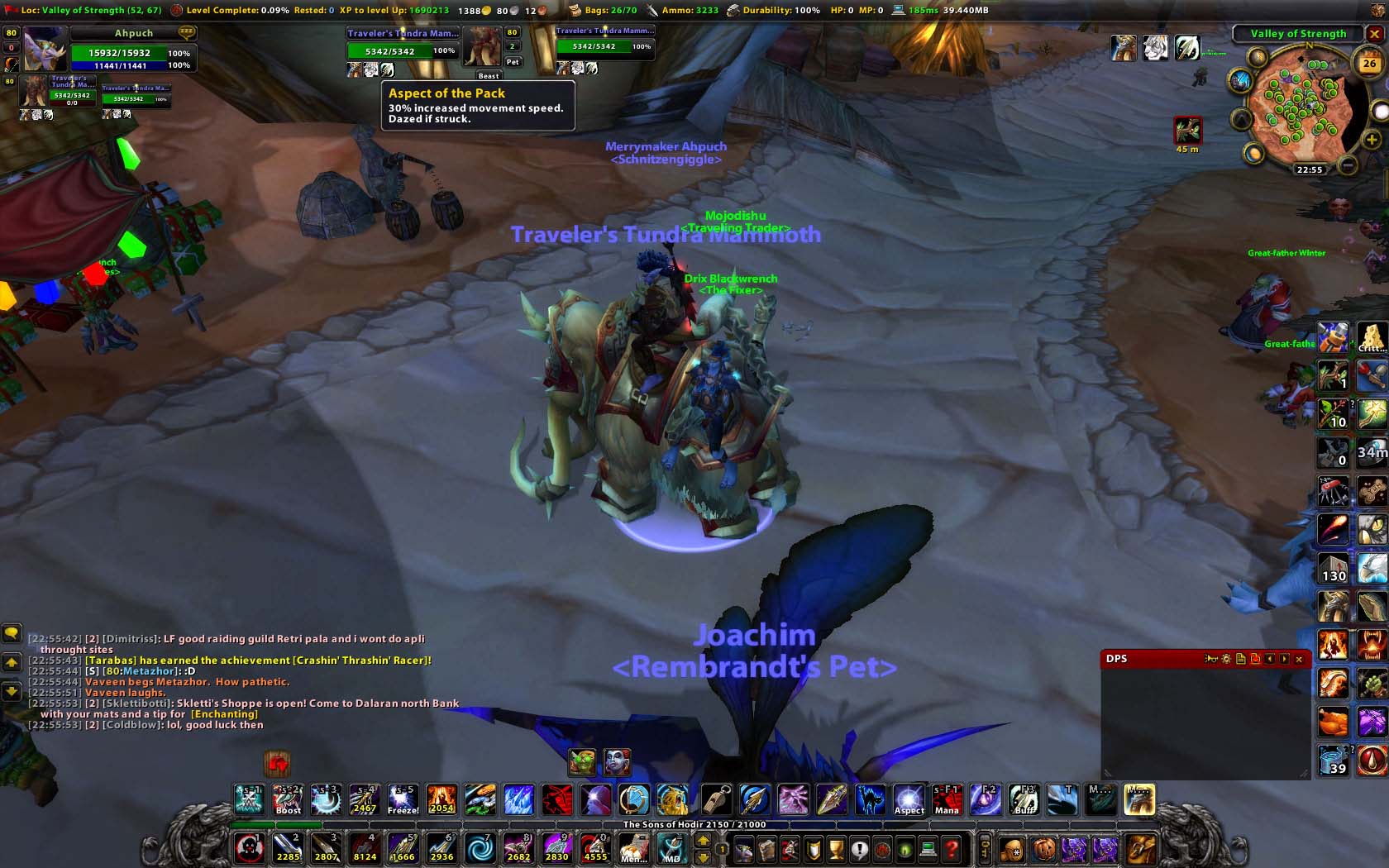Open the DPS meter settings gear
Viewport: 1389px width, 868px height.
pyautogui.click(x=1226, y=659)
